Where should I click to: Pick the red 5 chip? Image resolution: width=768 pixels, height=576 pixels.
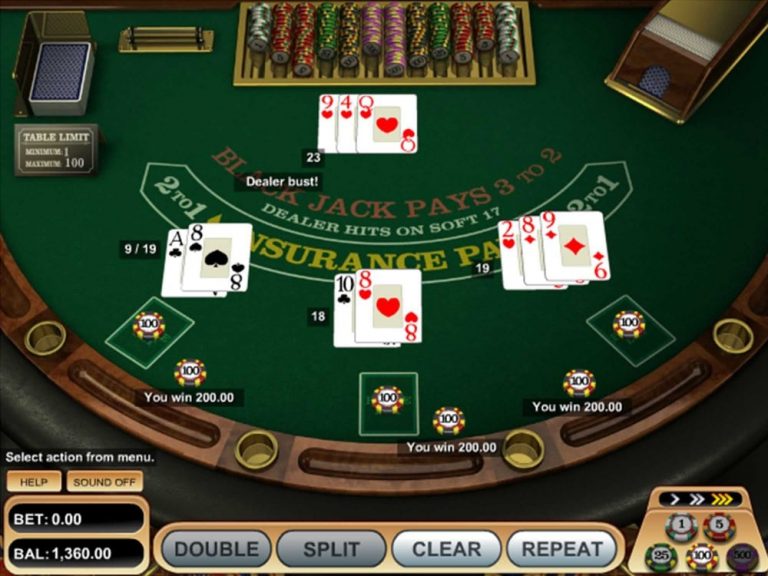coord(718,525)
